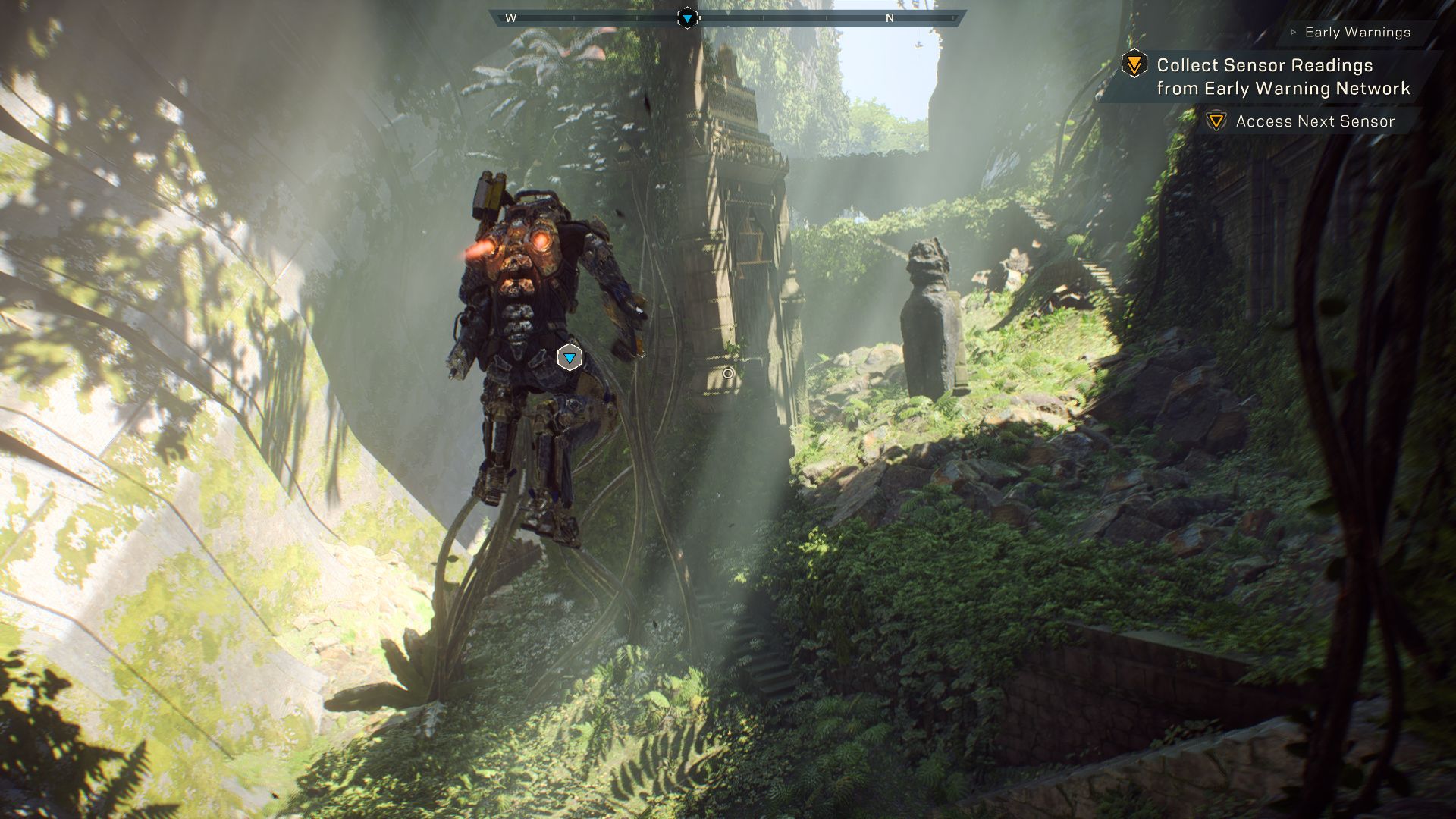Viewport: 1456px width, 819px height.
Task: Click the orange shield icon beside the main objective
Action: [1134, 64]
